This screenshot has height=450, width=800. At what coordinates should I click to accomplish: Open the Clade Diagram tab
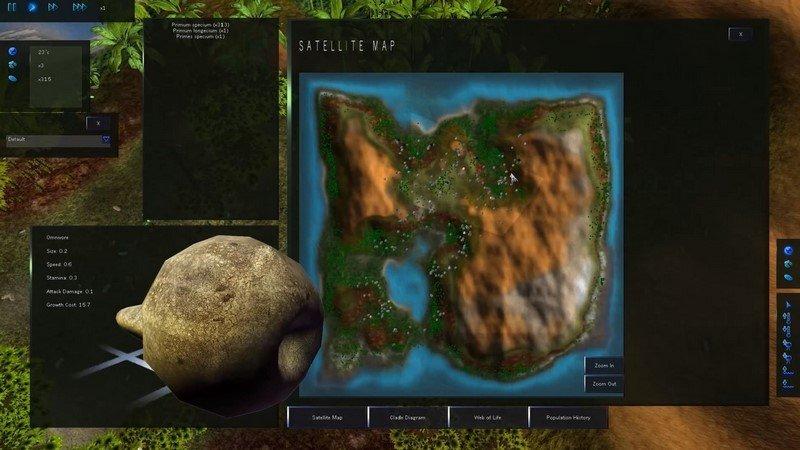click(407, 416)
